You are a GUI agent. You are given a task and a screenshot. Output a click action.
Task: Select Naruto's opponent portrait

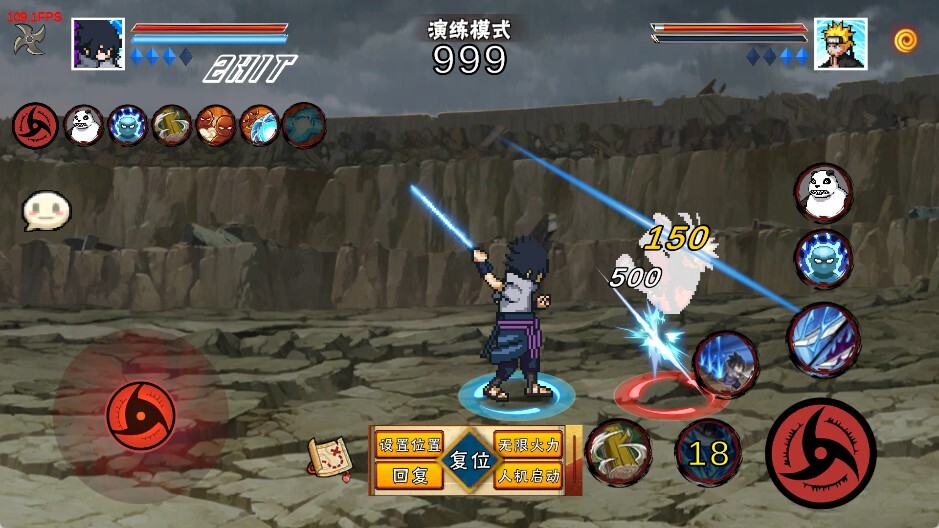[840, 44]
